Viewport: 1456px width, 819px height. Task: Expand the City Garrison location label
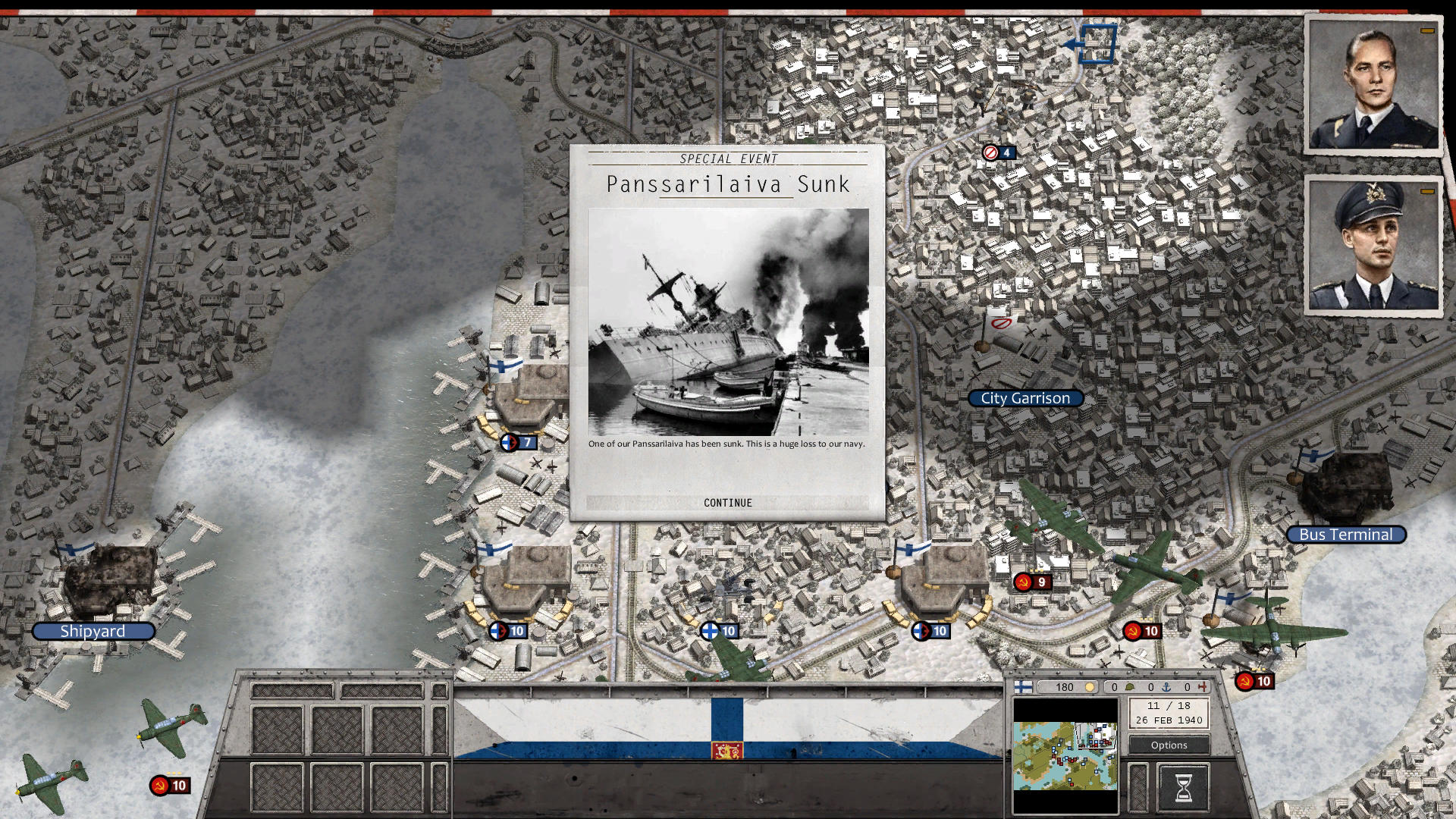(1025, 397)
